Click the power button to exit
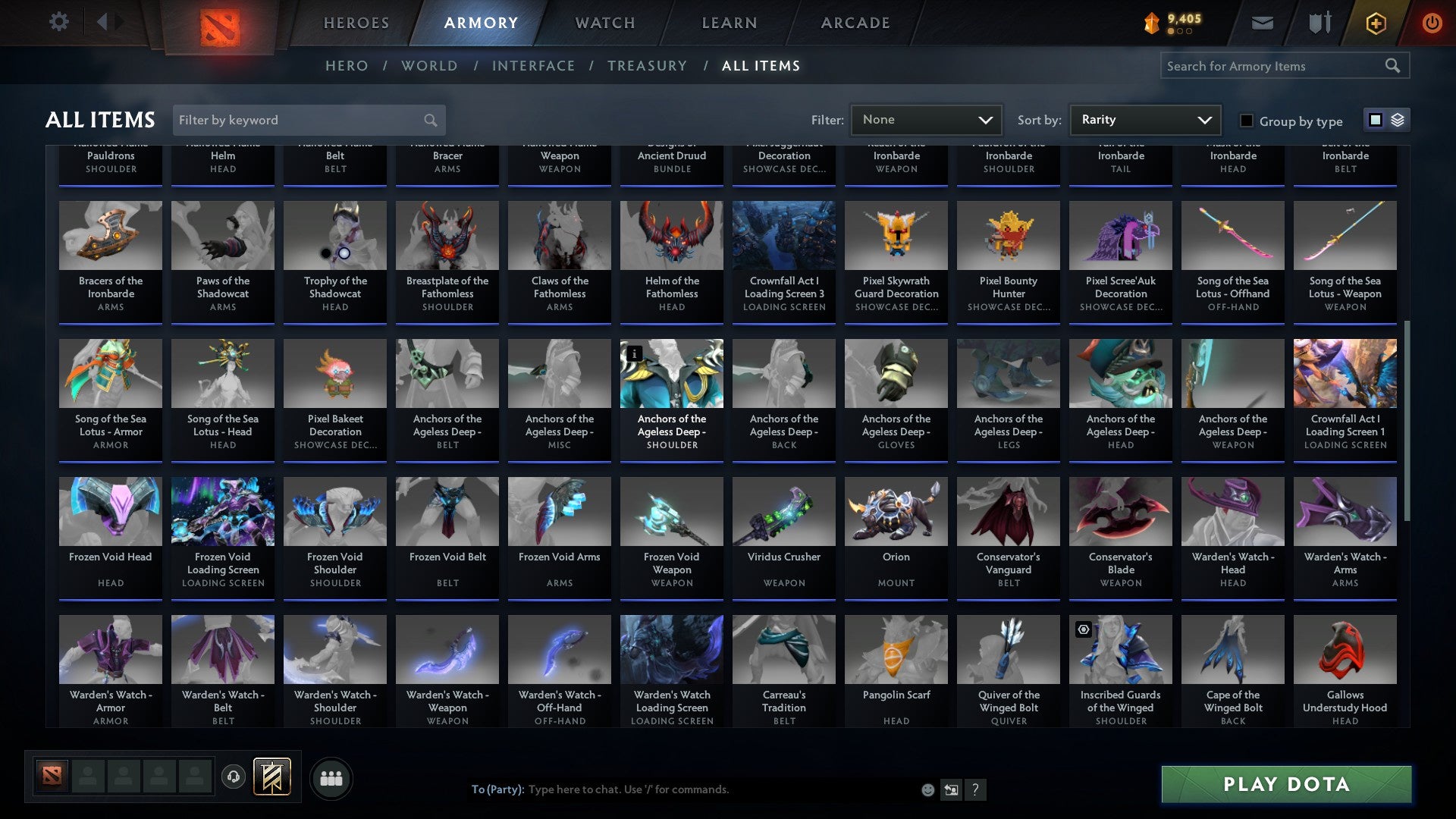 [x=1432, y=22]
